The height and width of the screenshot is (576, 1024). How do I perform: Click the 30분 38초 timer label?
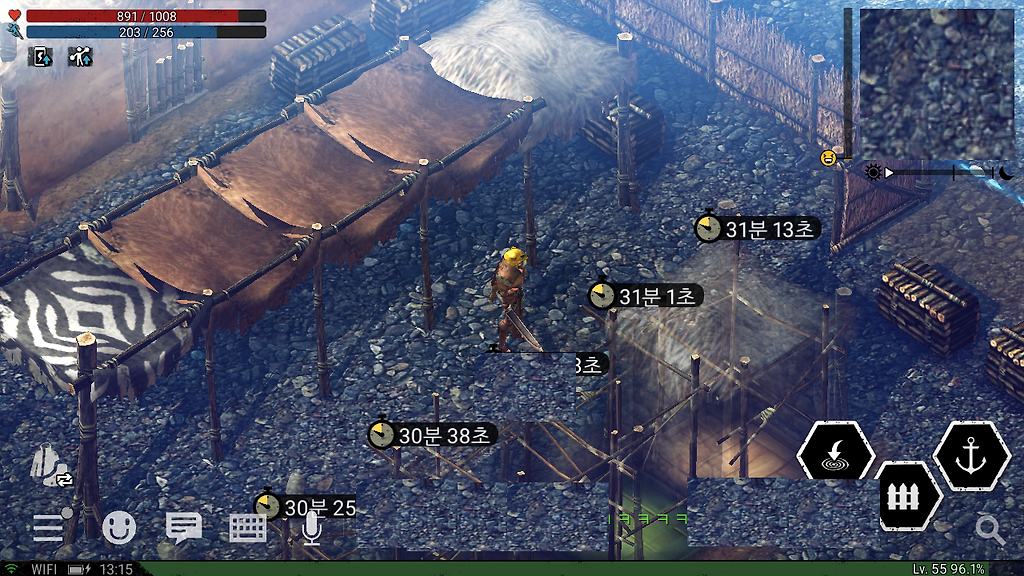pos(433,435)
